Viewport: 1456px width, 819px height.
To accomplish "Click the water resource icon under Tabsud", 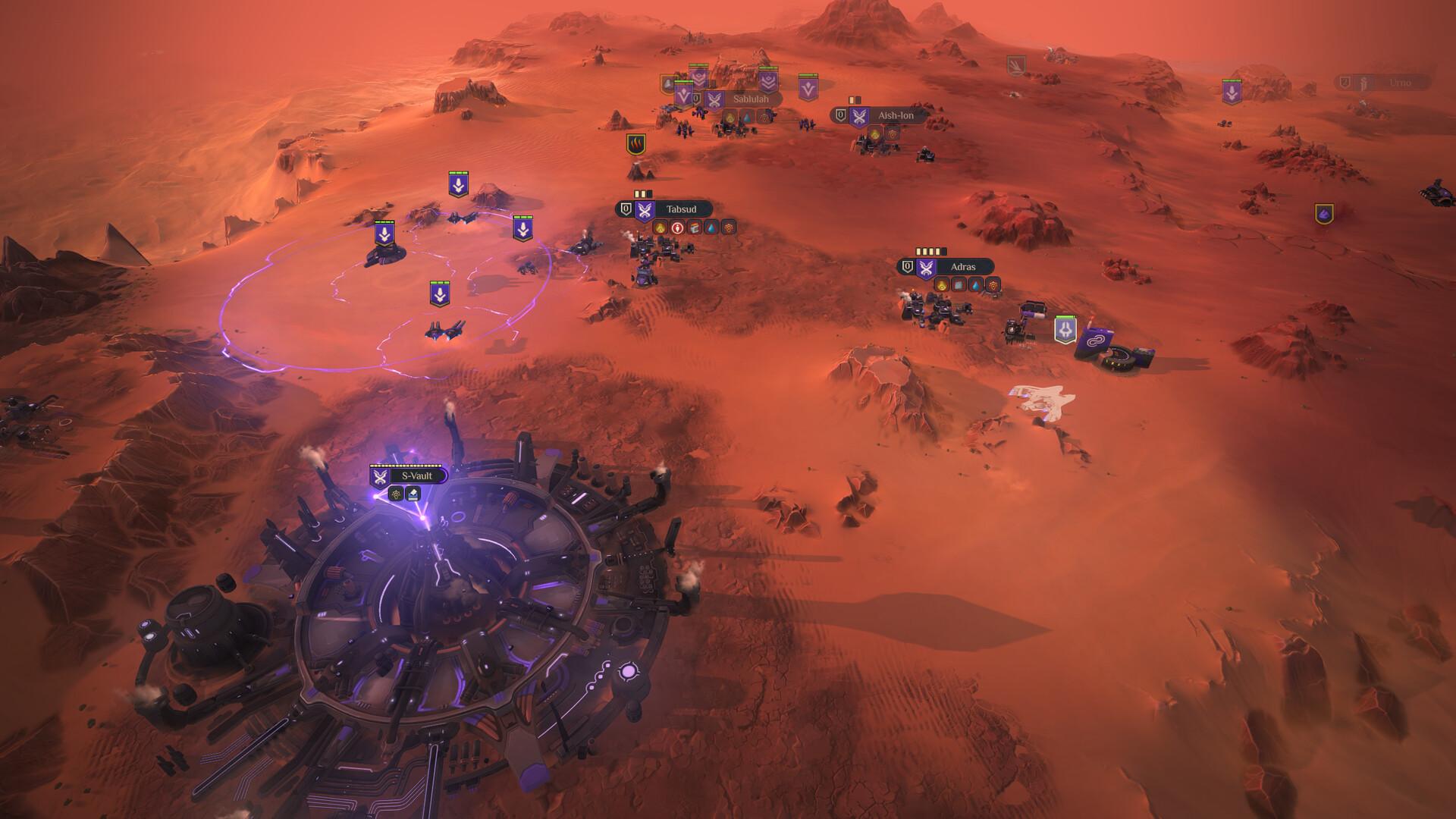I will pos(711,229).
